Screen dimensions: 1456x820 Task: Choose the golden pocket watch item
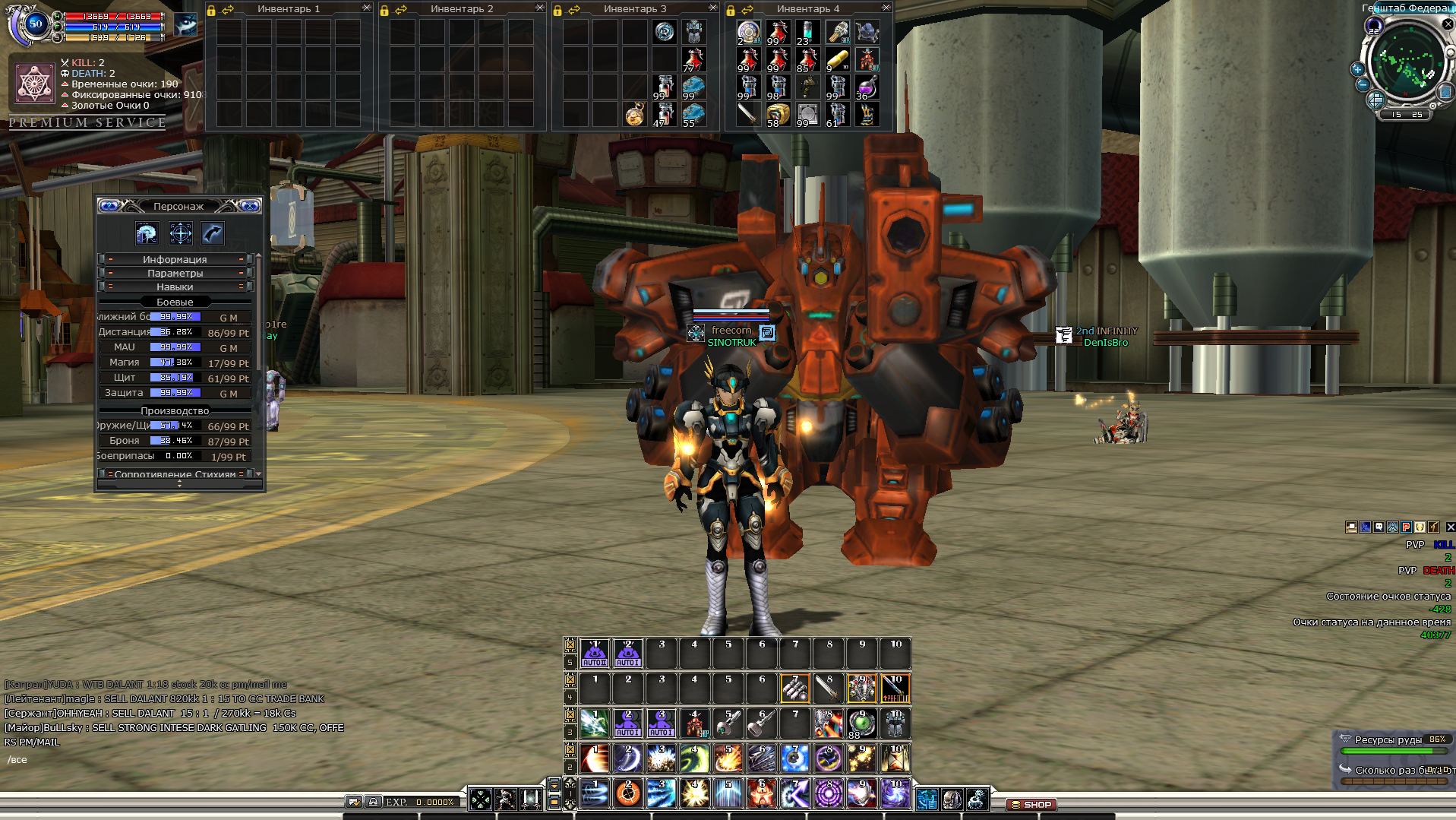pos(635,114)
